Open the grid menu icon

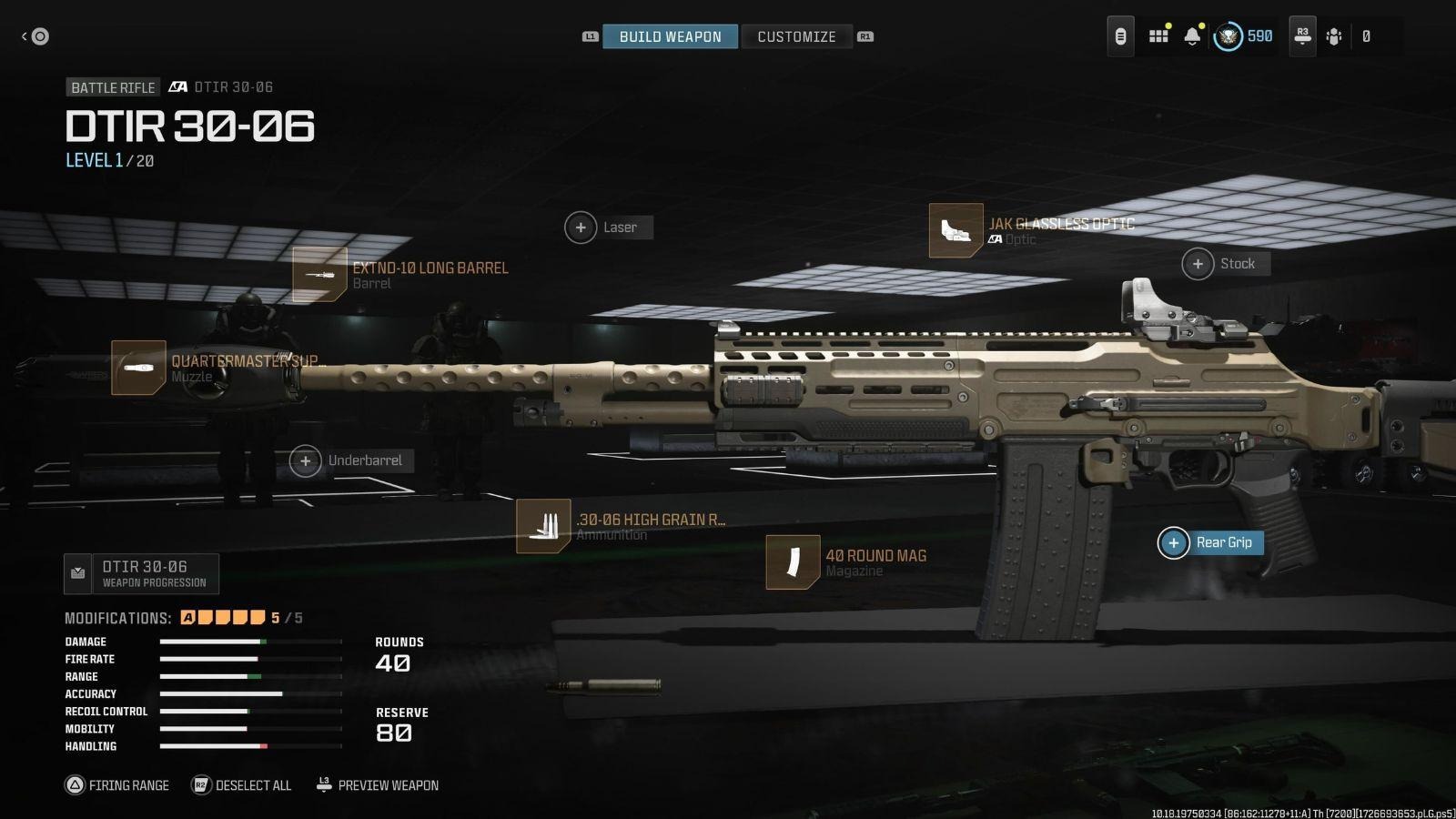pos(1158,36)
